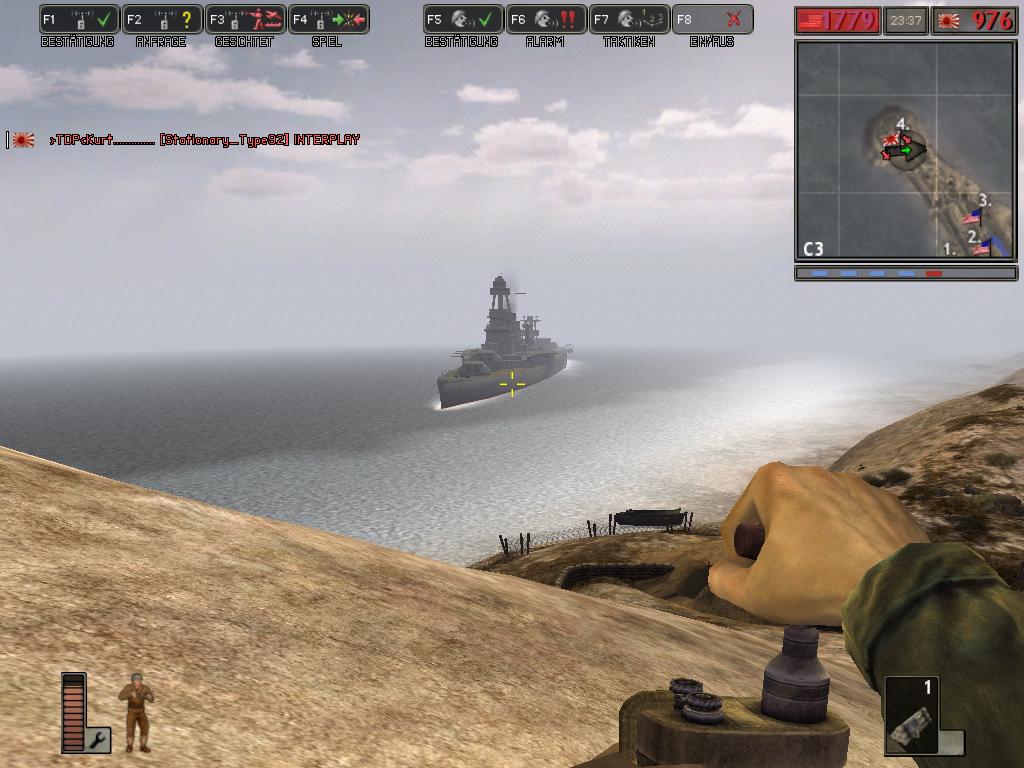
Task: Select weapon slot 1 icon
Action: 912,717
